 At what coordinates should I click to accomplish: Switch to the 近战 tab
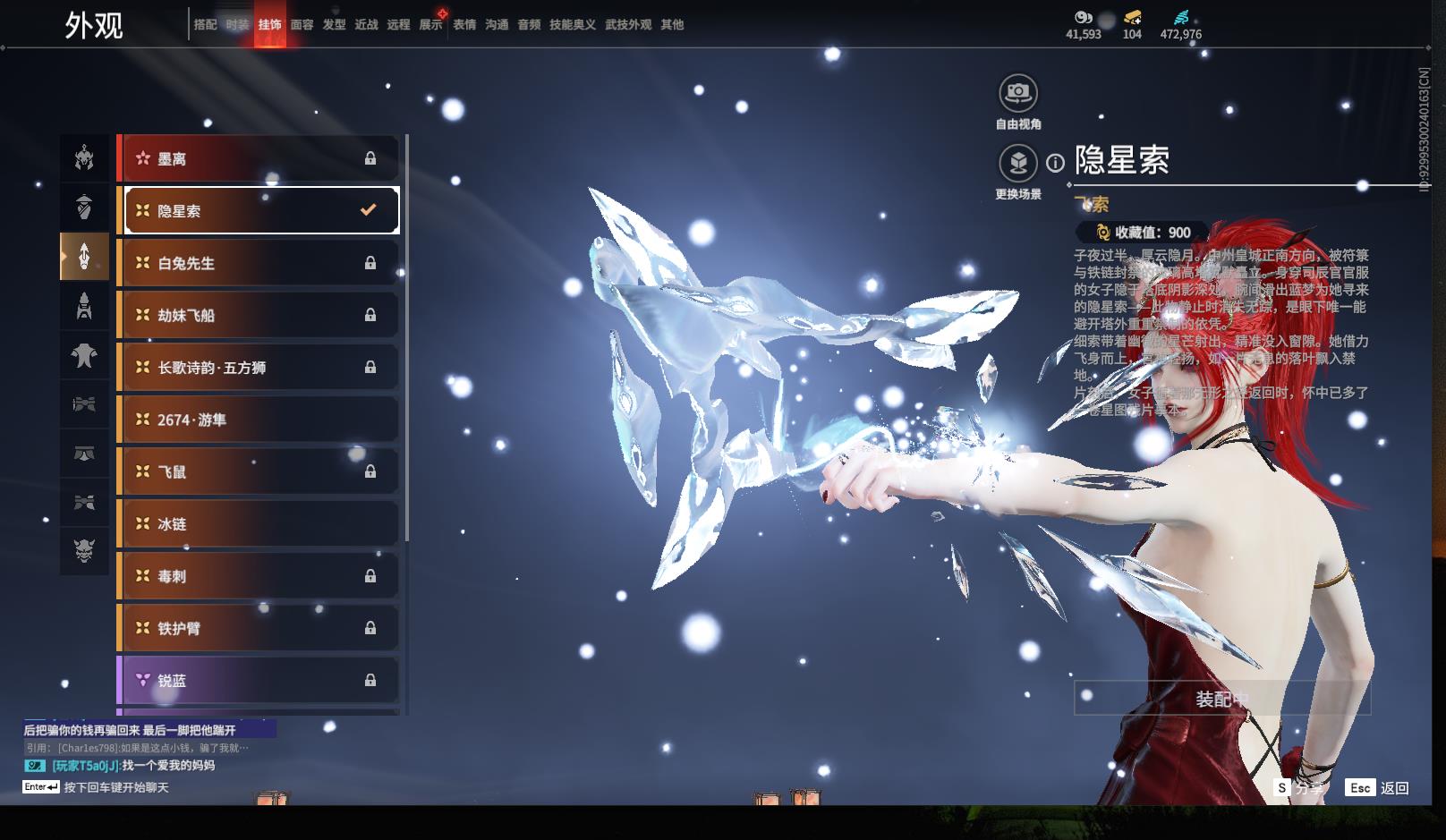tap(366, 25)
